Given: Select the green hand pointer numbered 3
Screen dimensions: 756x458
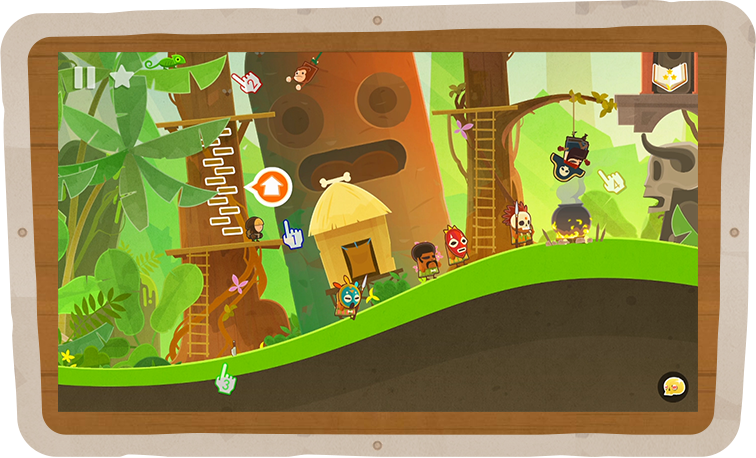Looking at the screenshot, I should point(225,379).
